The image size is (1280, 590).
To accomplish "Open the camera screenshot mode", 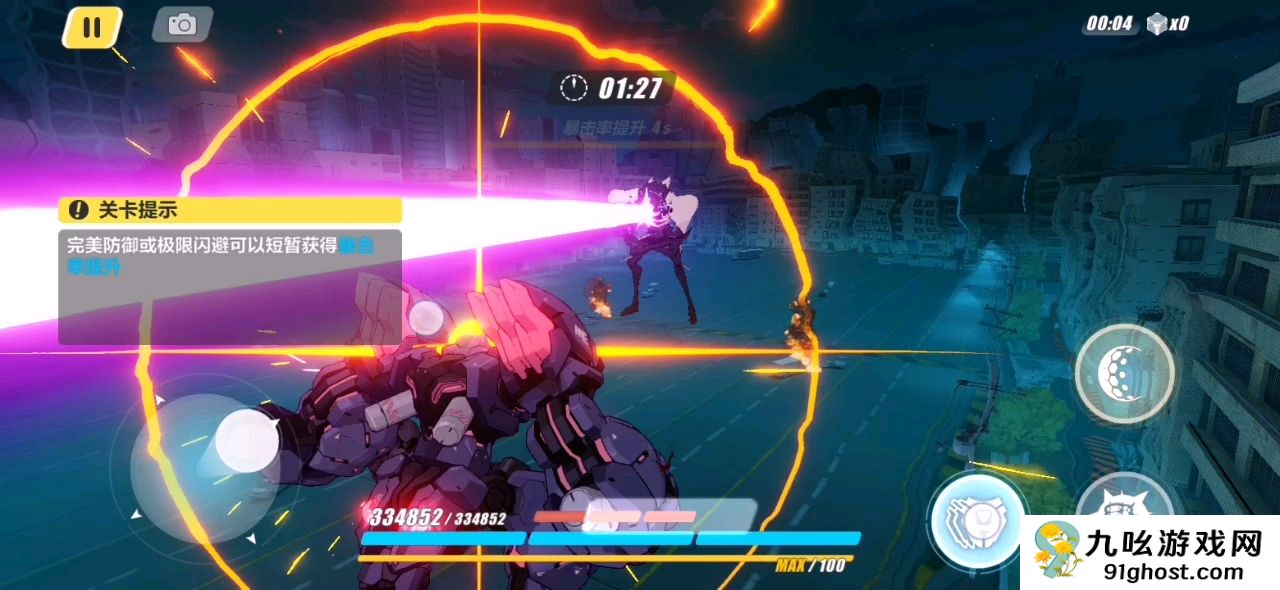I will tap(182, 25).
